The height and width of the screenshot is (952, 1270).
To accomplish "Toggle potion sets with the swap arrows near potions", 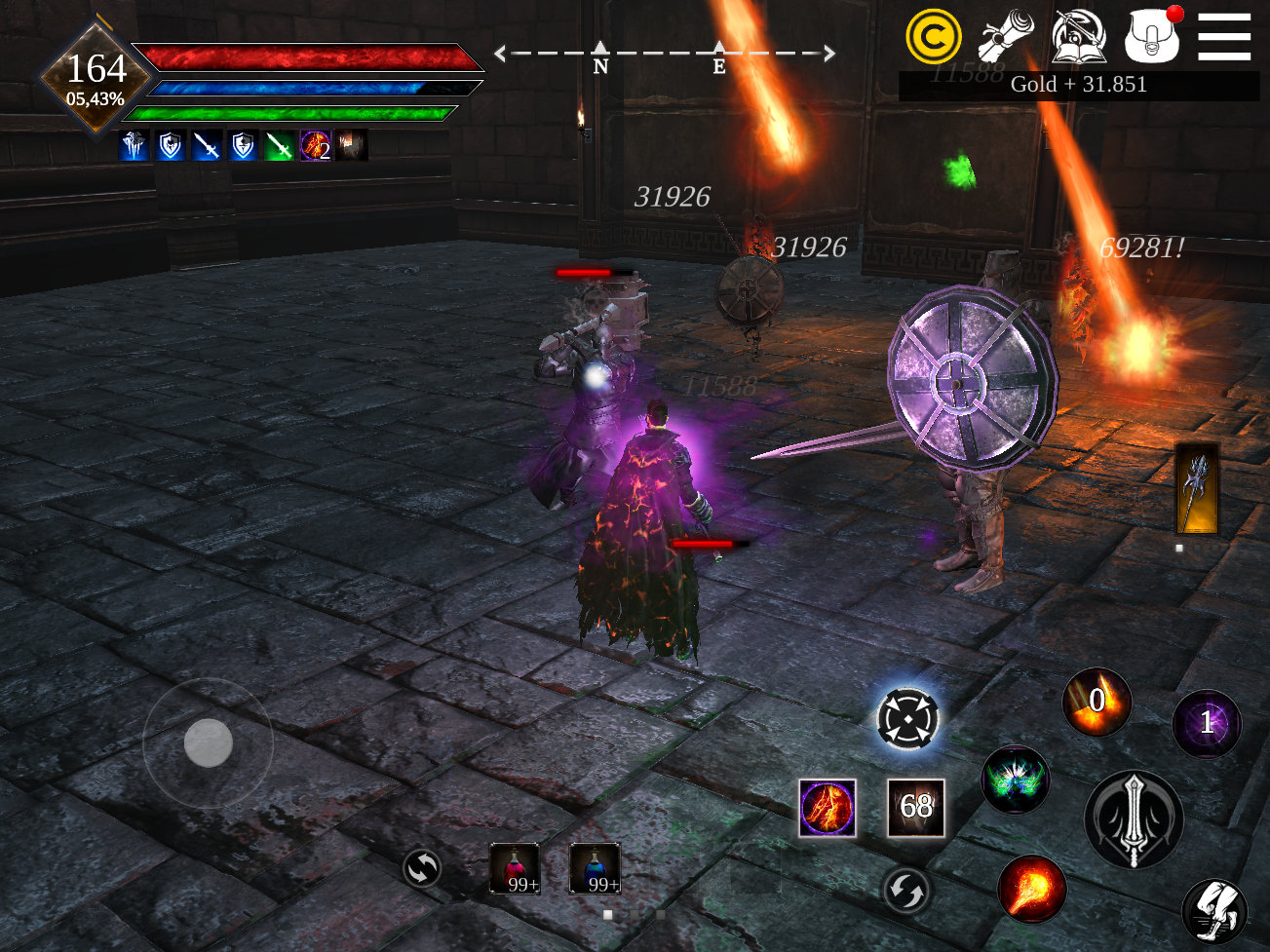I will coord(422,868).
